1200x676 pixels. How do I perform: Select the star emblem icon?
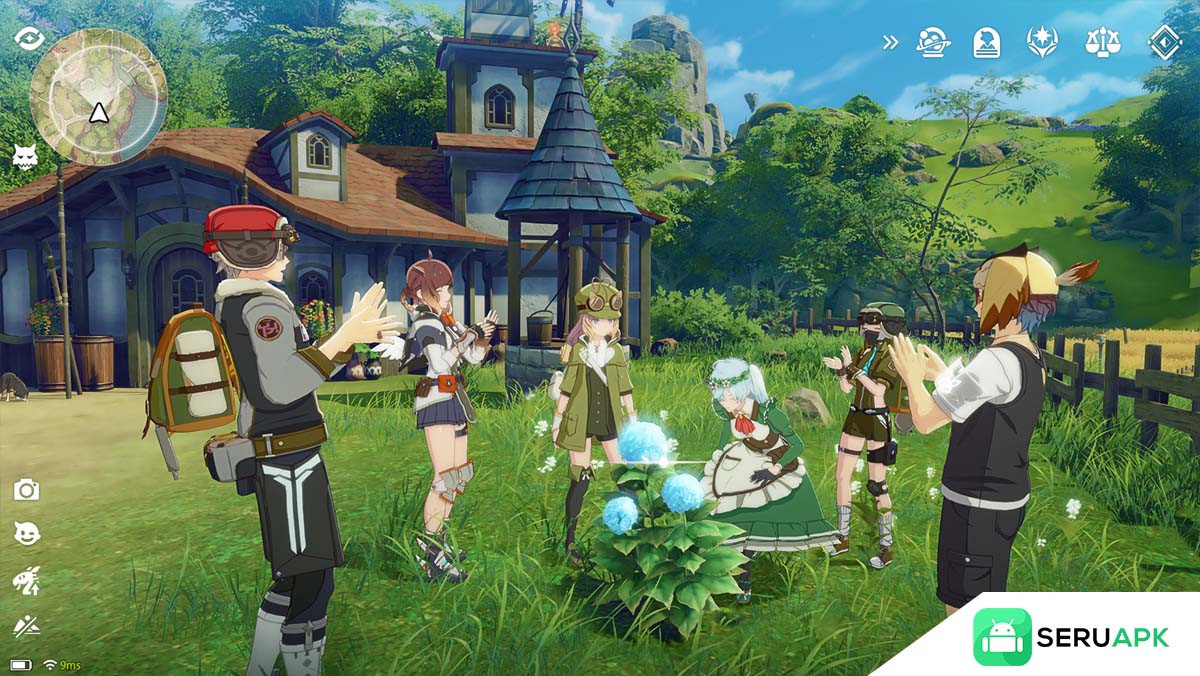click(x=1042, y=42)
